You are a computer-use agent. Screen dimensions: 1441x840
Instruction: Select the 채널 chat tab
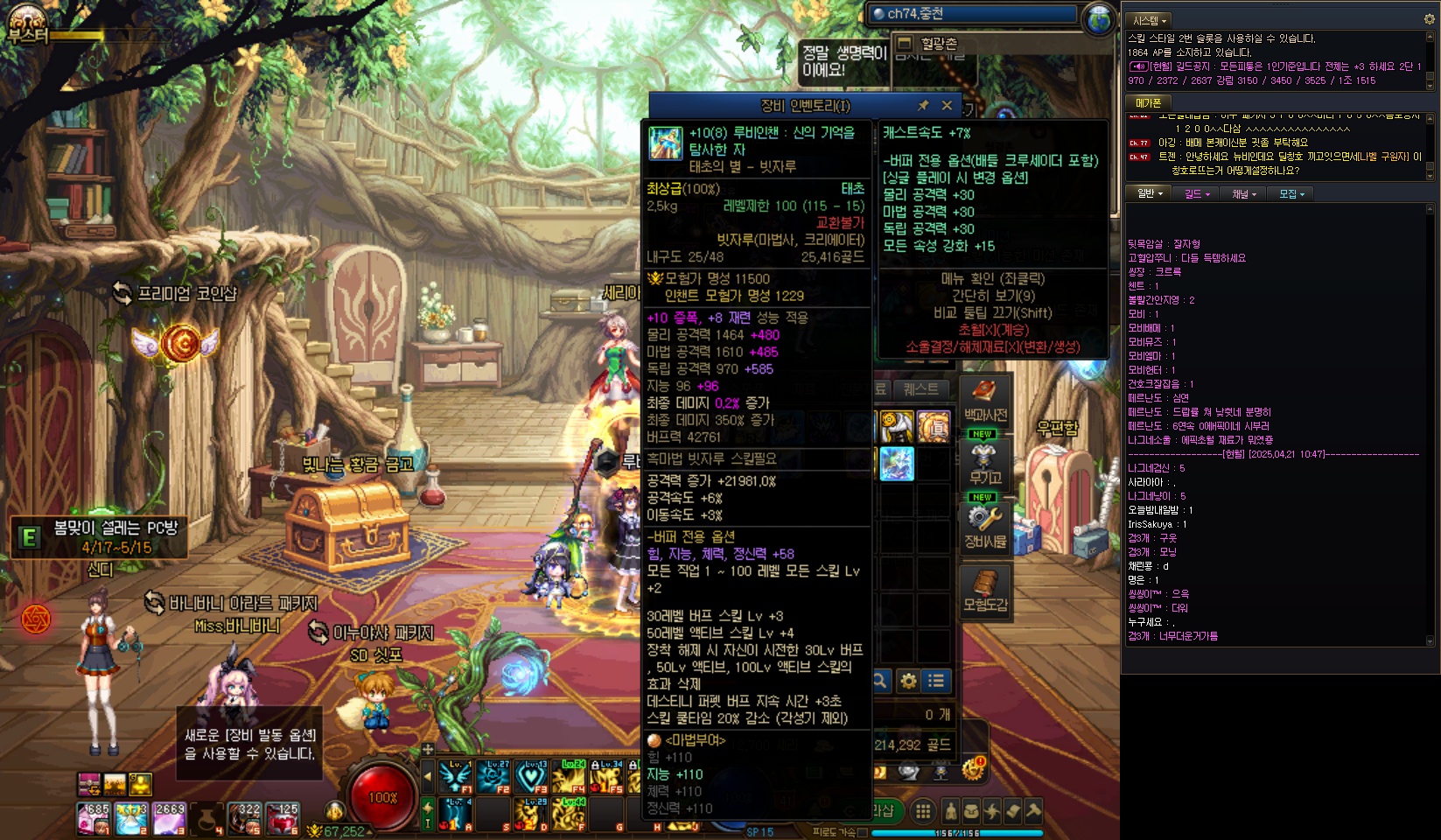[x=1243, y=194]
